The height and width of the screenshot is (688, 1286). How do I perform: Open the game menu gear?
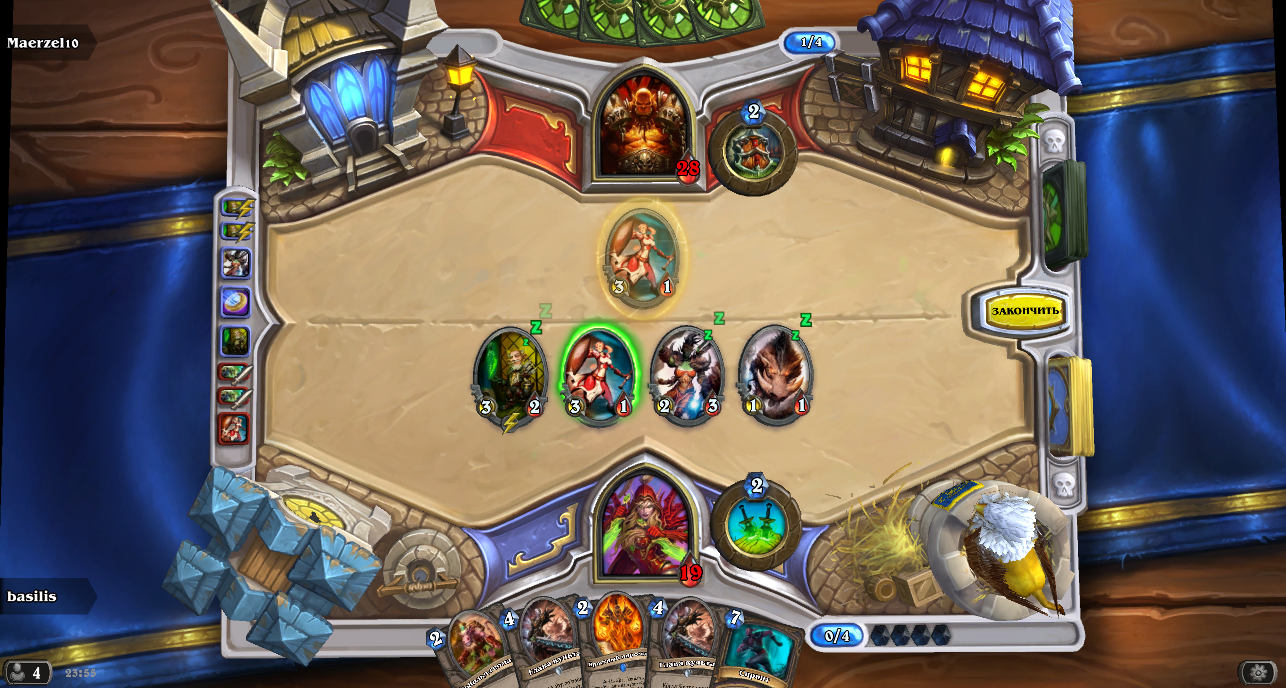[x=1258, y=673]
